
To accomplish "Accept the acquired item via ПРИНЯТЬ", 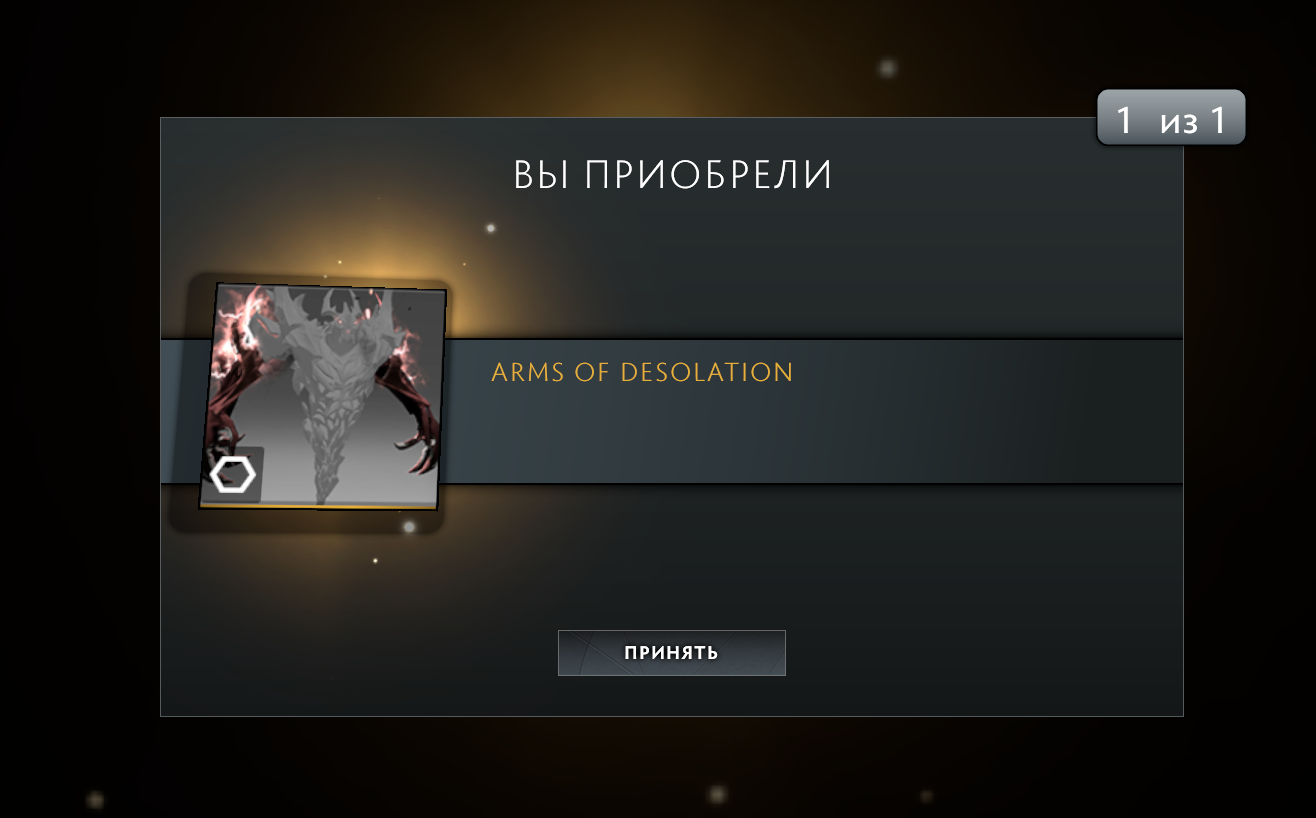I will click(671, 652).
